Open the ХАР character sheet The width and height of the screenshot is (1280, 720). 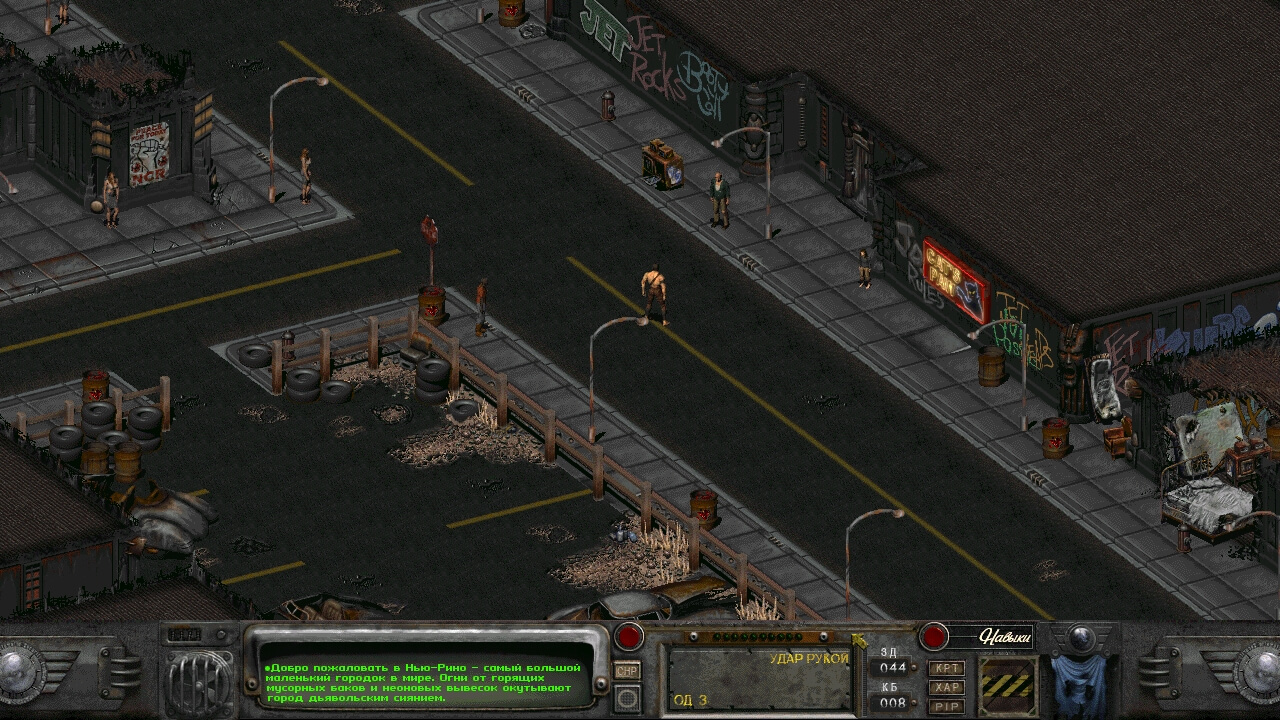(x=946, y=687)
